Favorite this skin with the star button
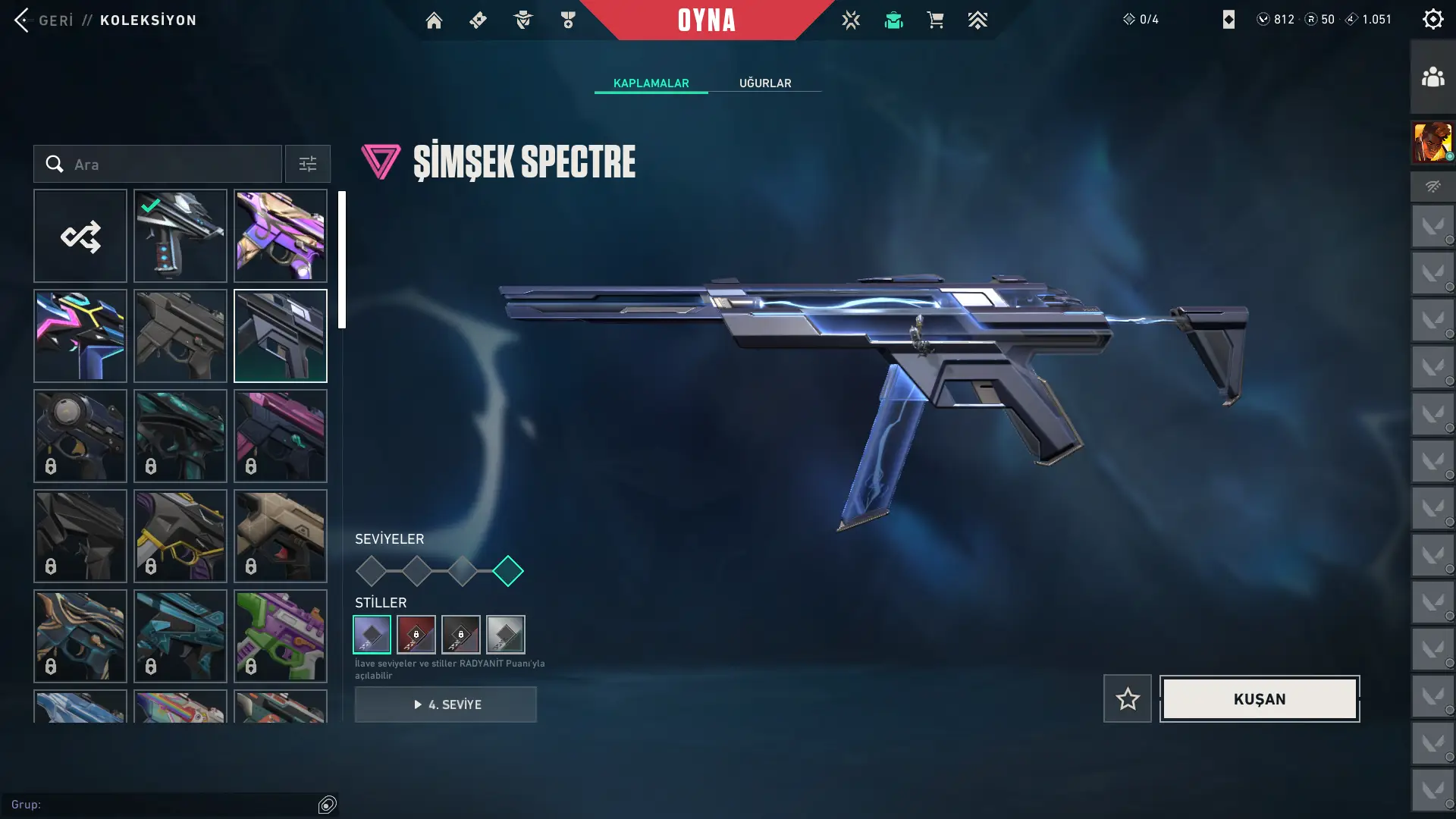Viewport: 1456px width, 819px height. [1128, 698]
